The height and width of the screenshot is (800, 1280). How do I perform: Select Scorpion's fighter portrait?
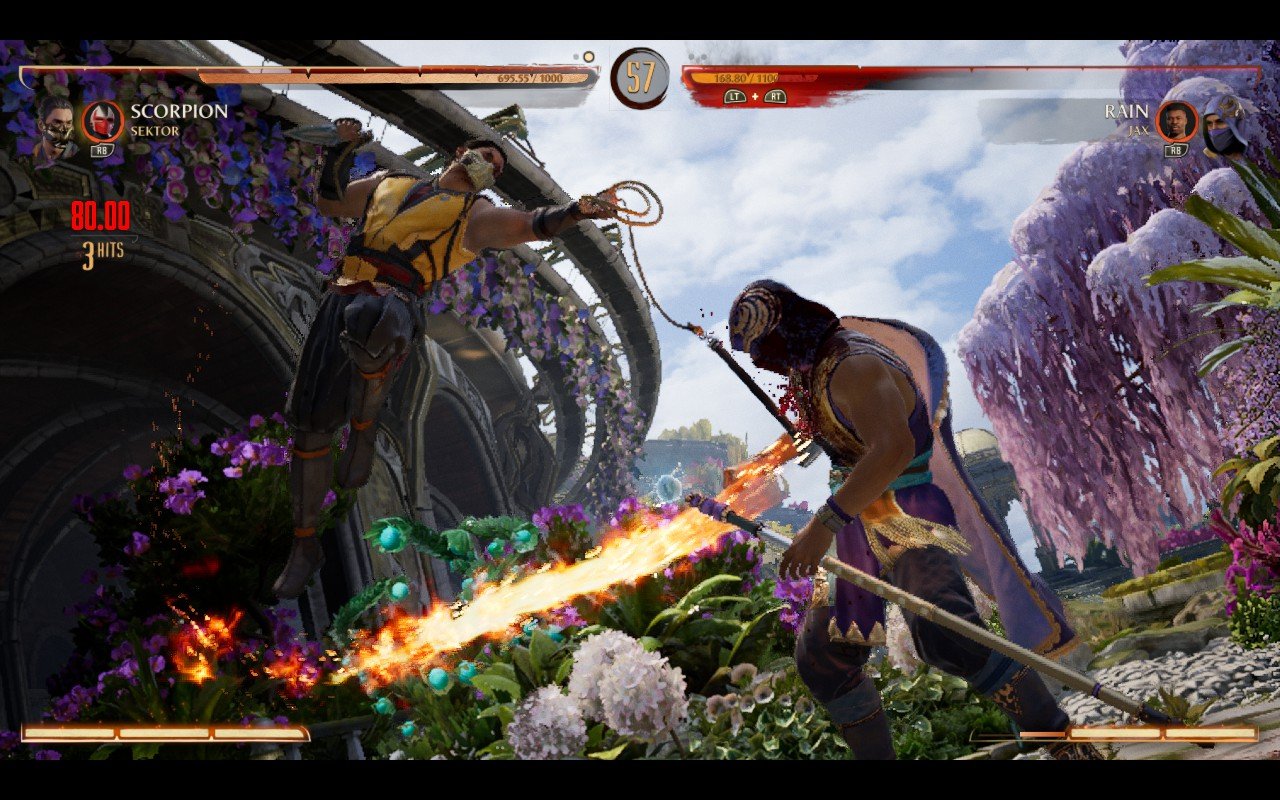point(55,128)
